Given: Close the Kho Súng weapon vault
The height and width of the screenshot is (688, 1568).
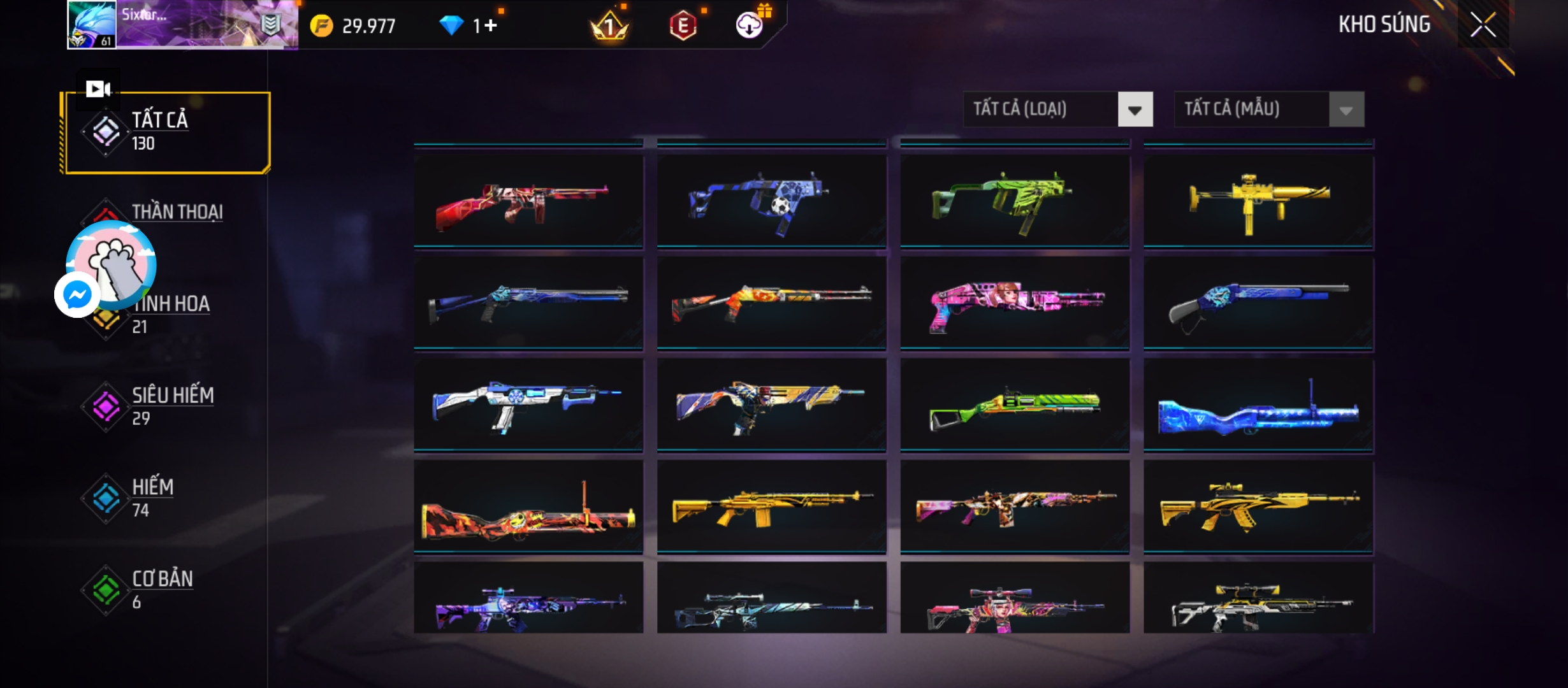Looking at the screenshot, I should coord(1483,25).
